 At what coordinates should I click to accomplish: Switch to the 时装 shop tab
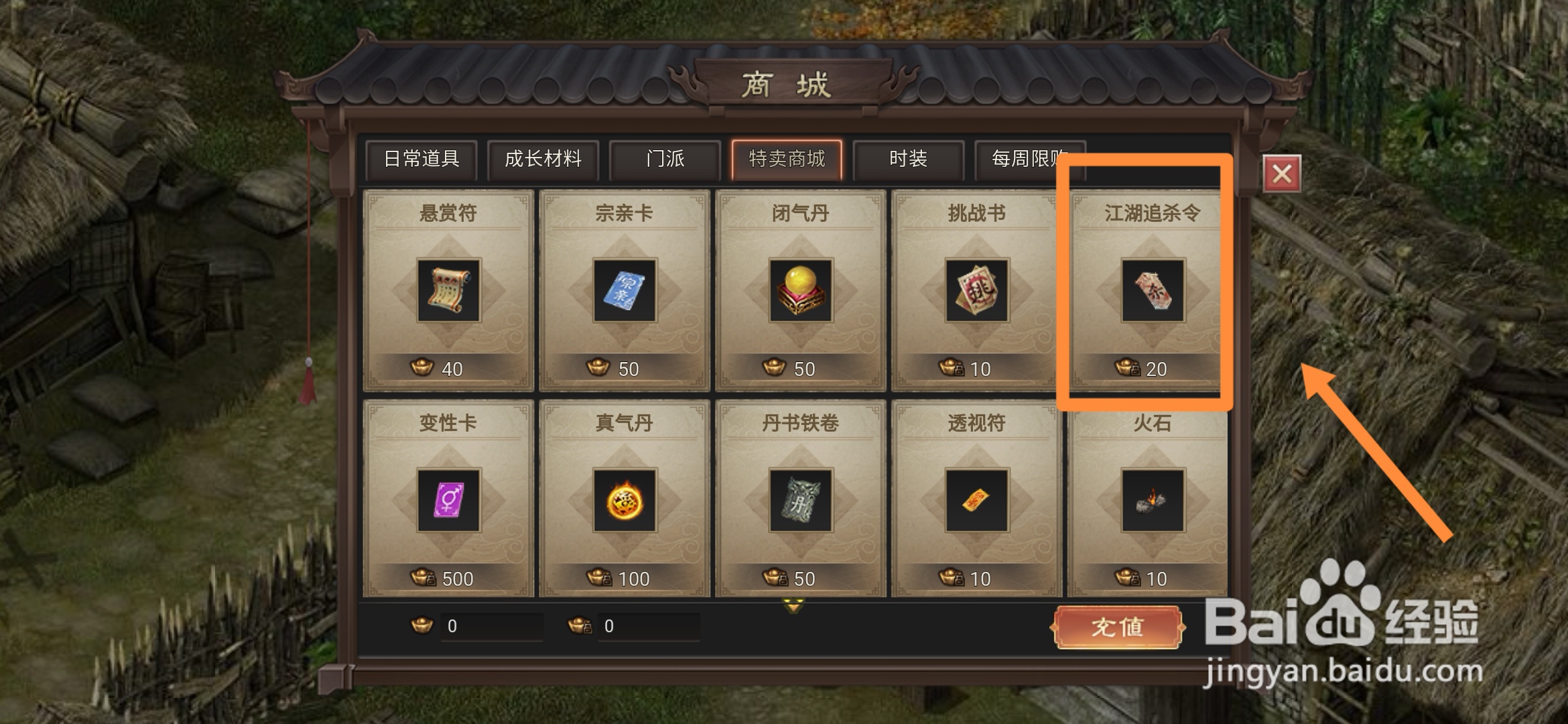(909, 160)
